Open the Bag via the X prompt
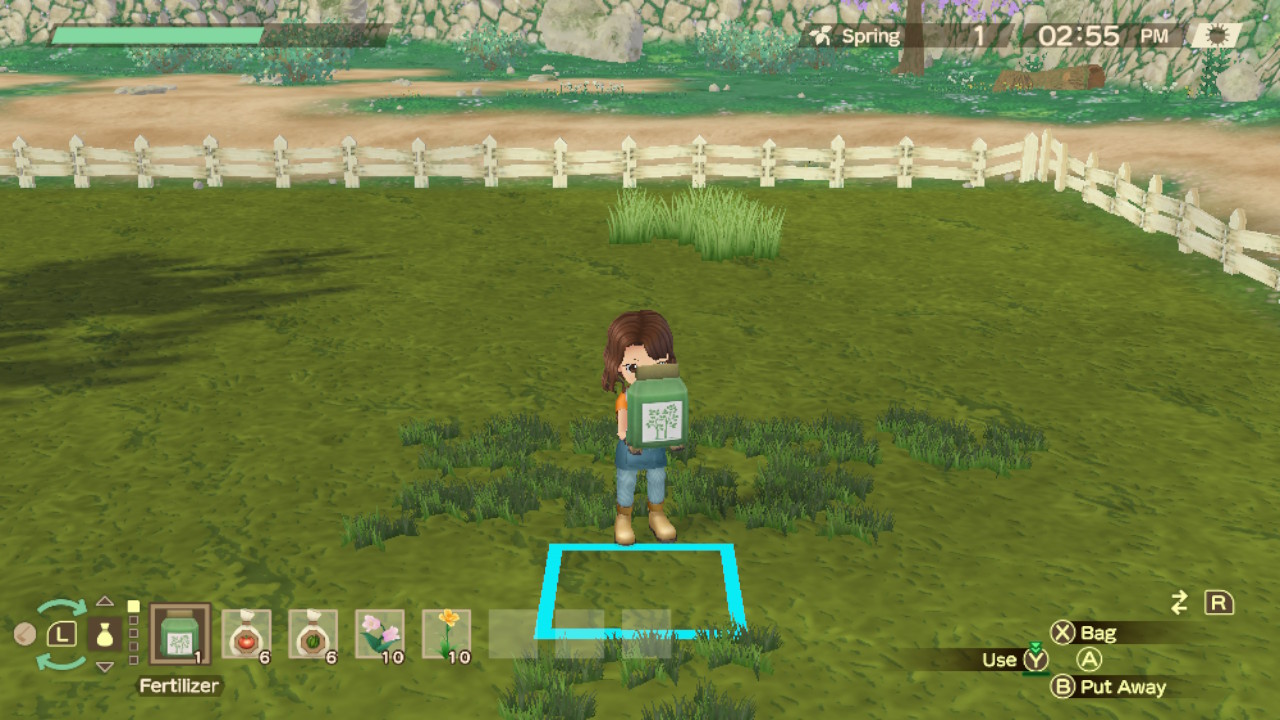Screen dimensions: 1280x720 (1077, 633)
